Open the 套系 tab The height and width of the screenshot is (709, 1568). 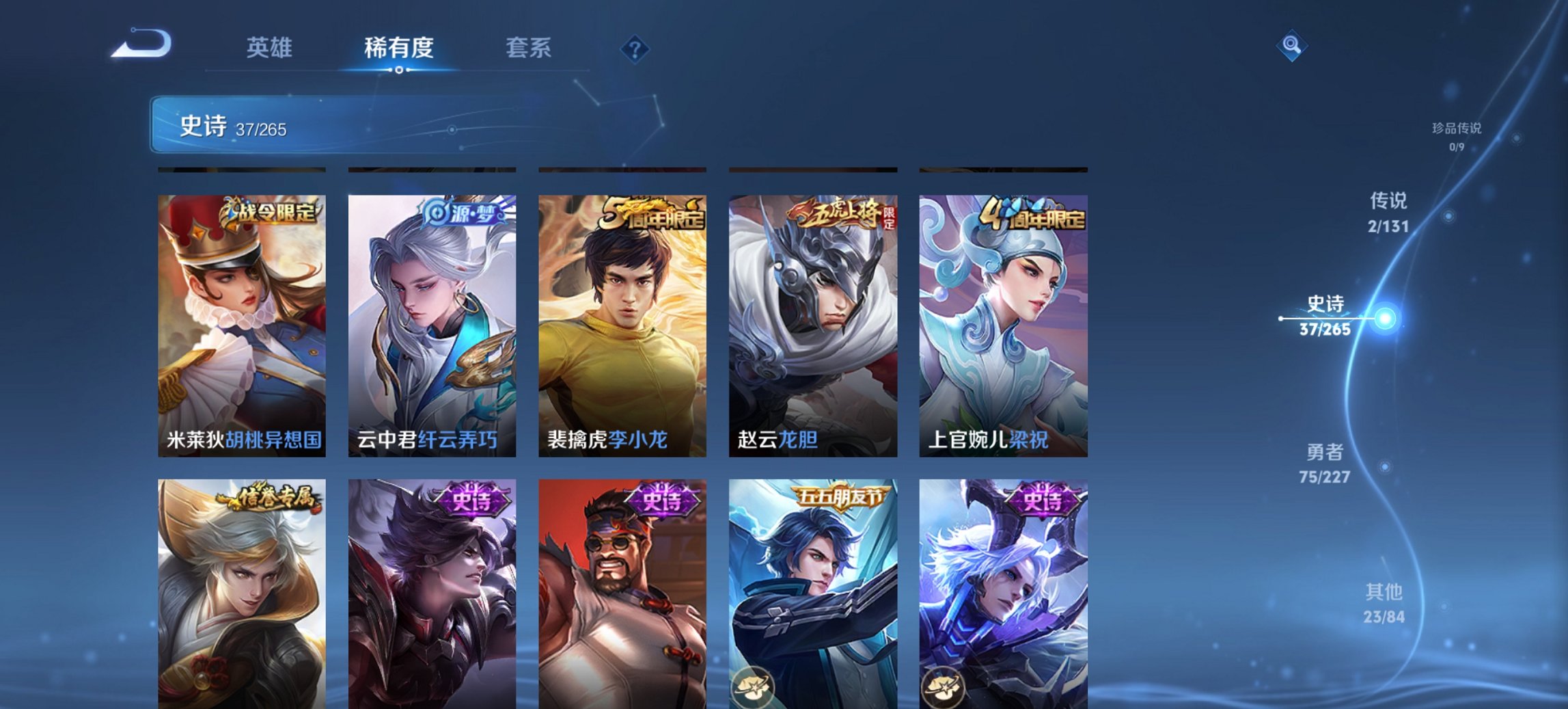click(x=529, y=48)
